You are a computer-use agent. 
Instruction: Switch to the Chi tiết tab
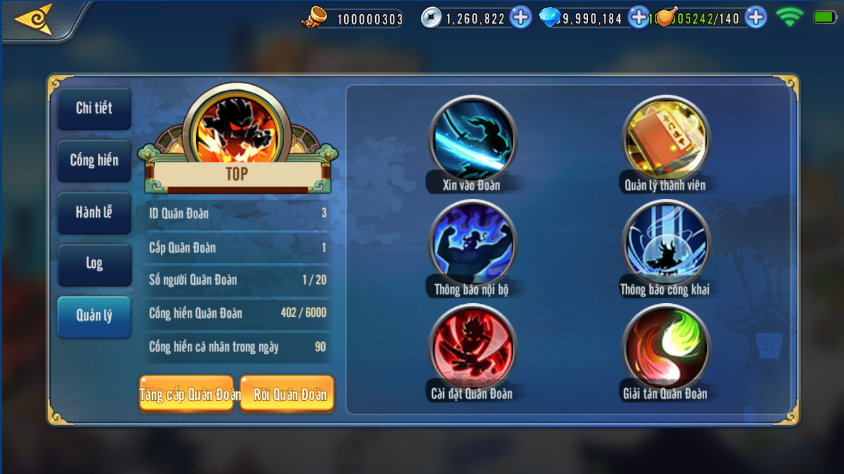click(x=94, y=109)
